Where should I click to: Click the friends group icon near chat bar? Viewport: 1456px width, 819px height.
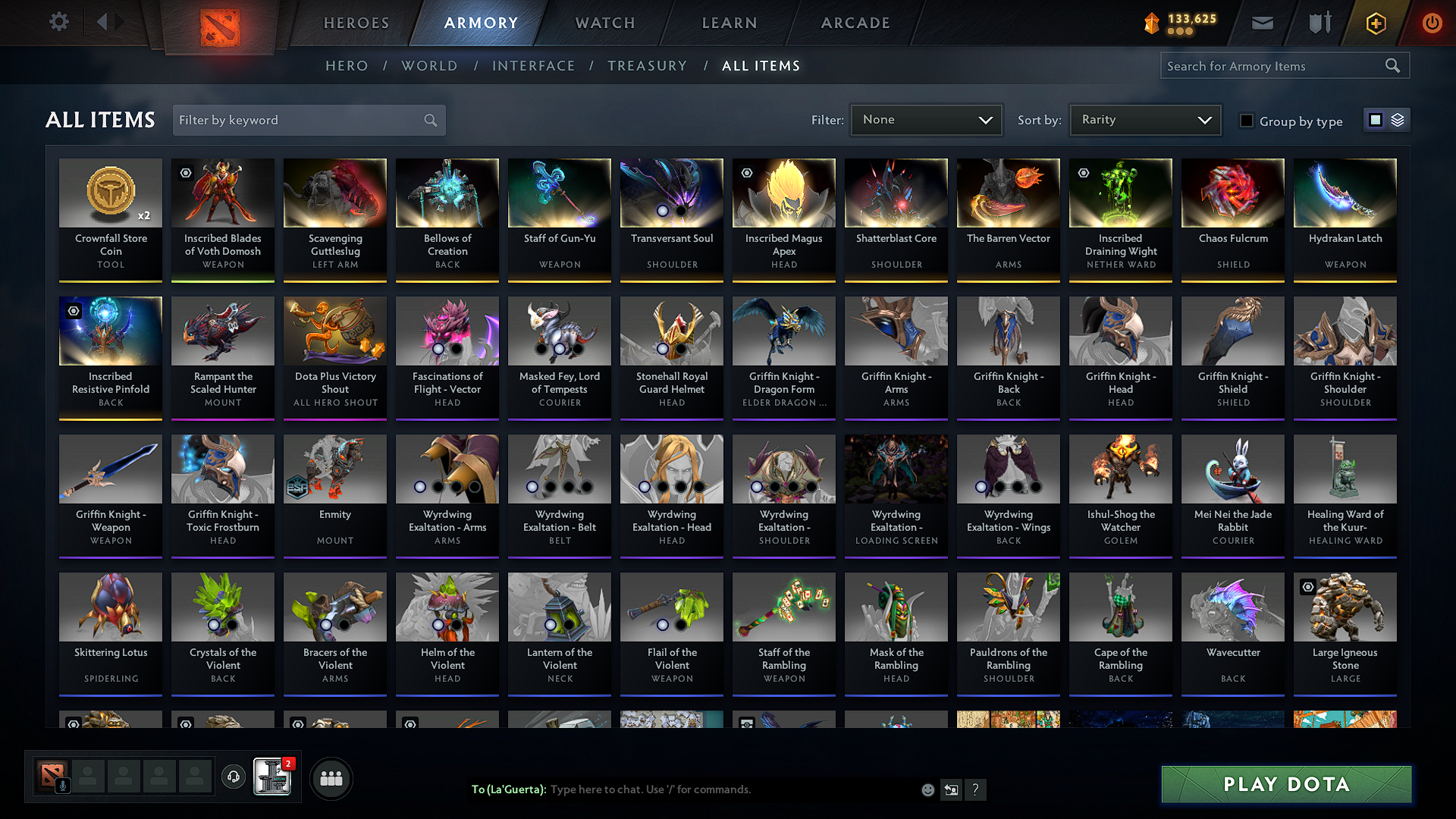330,777
